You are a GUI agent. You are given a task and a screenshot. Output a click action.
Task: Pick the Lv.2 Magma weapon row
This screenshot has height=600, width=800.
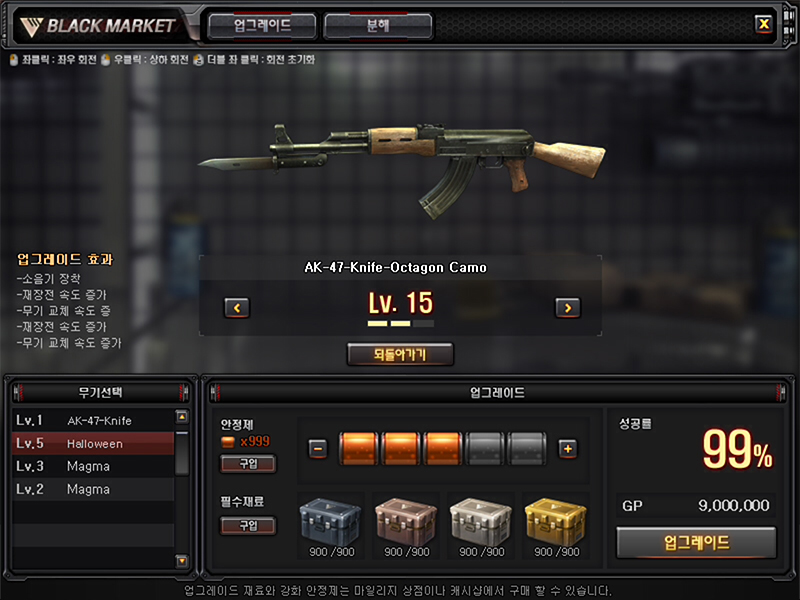point(93,489)
